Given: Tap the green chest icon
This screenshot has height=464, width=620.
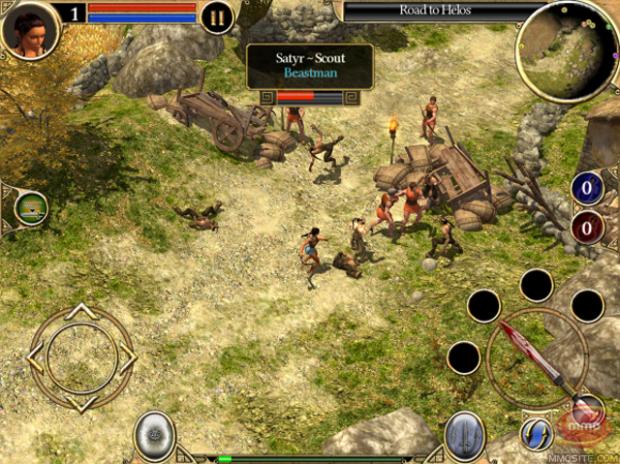Looking at the screenshot, I should click(x=32, y=208).
